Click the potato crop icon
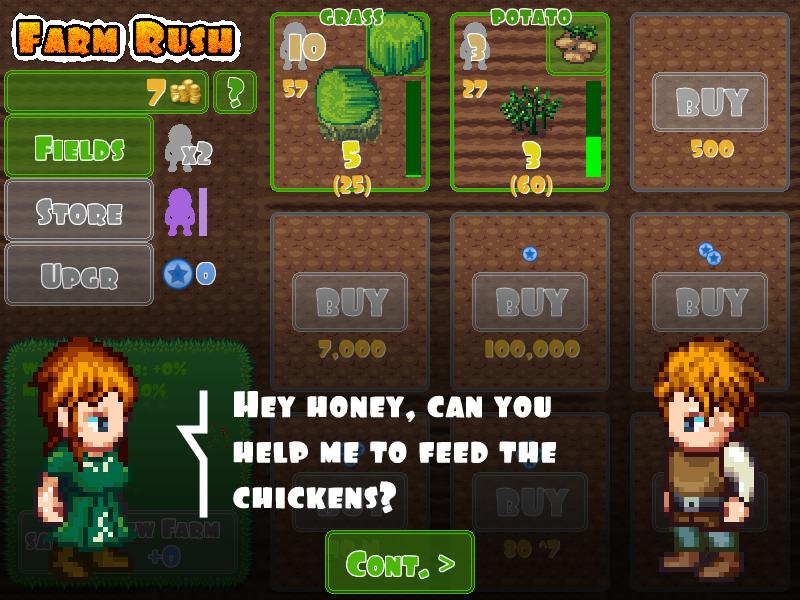The image size is (800, 600). click(x=578, y=46)
